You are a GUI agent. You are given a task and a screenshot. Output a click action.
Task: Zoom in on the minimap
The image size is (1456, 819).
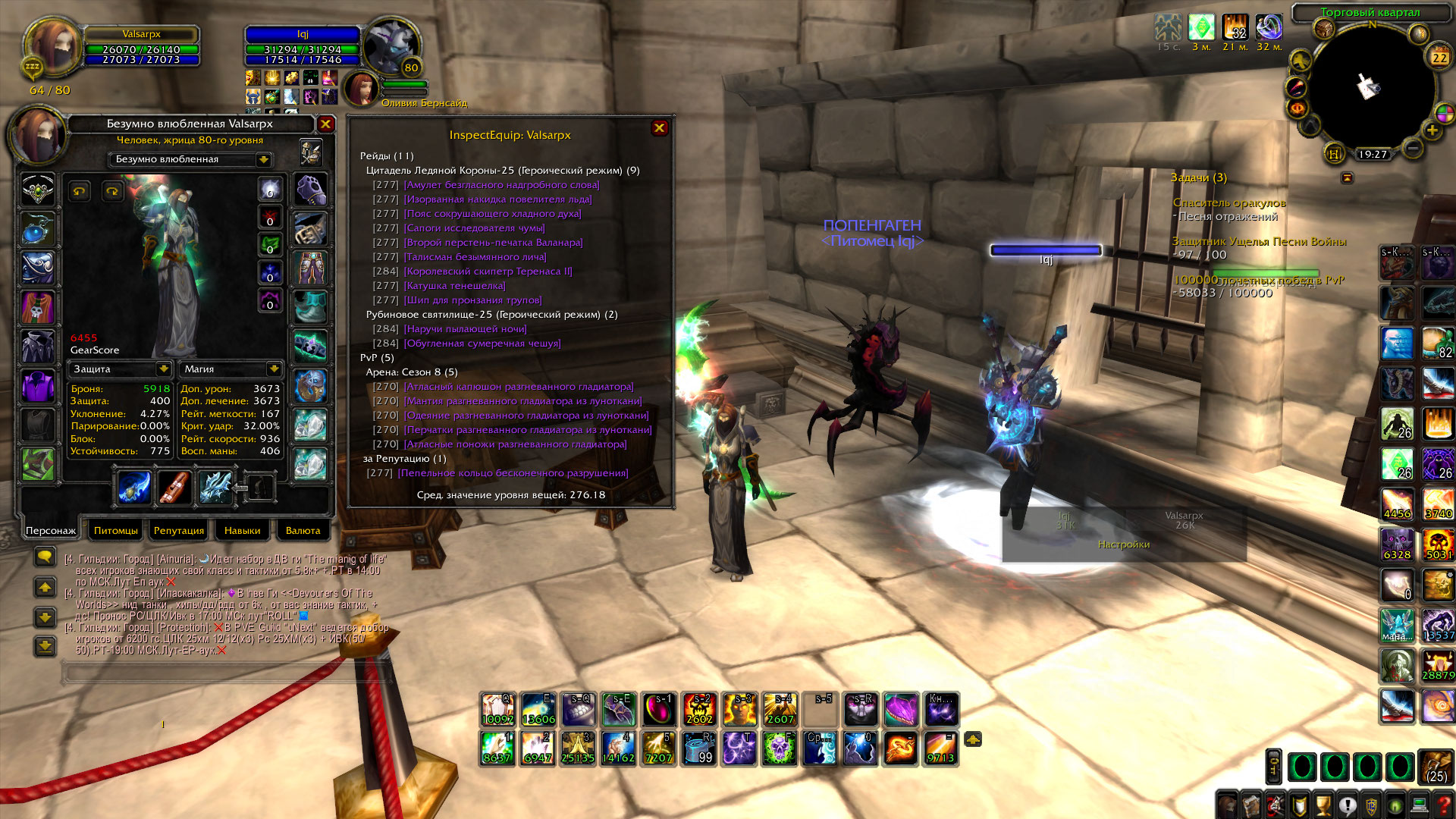(1432, 130)
